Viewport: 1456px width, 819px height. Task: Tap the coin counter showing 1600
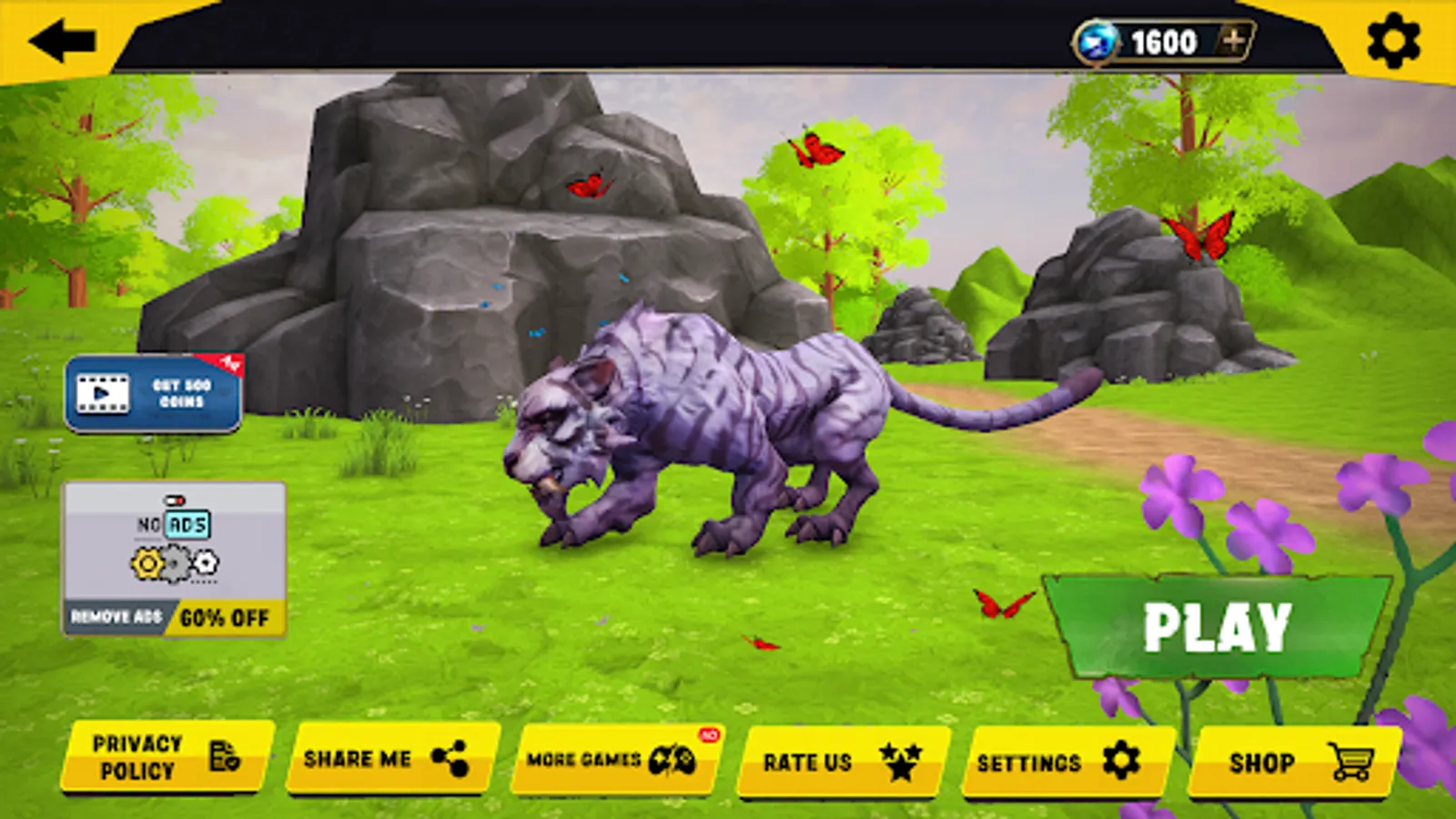[1162, 39]
